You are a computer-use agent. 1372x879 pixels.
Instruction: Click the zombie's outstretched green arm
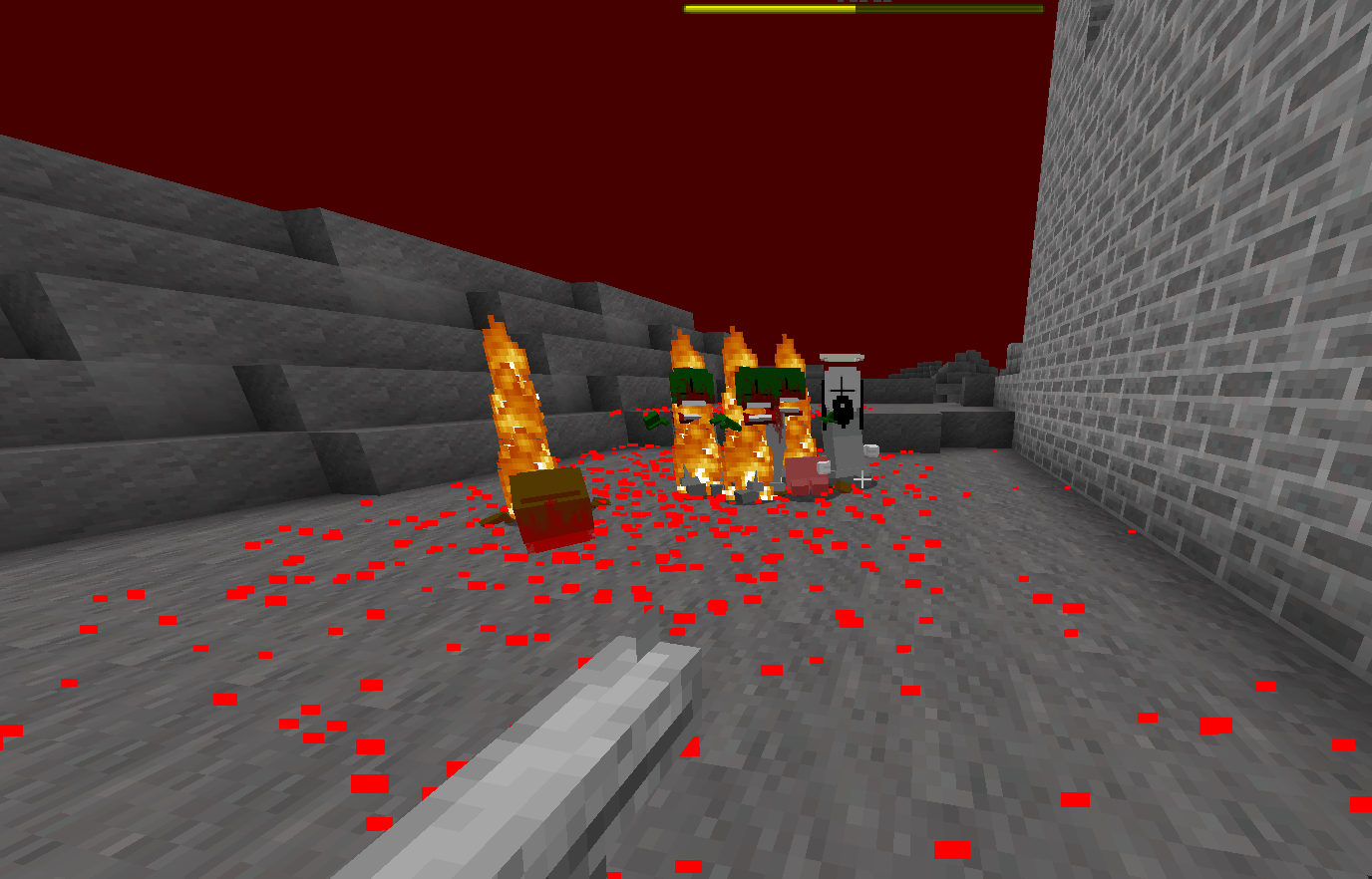click(653, 419)
